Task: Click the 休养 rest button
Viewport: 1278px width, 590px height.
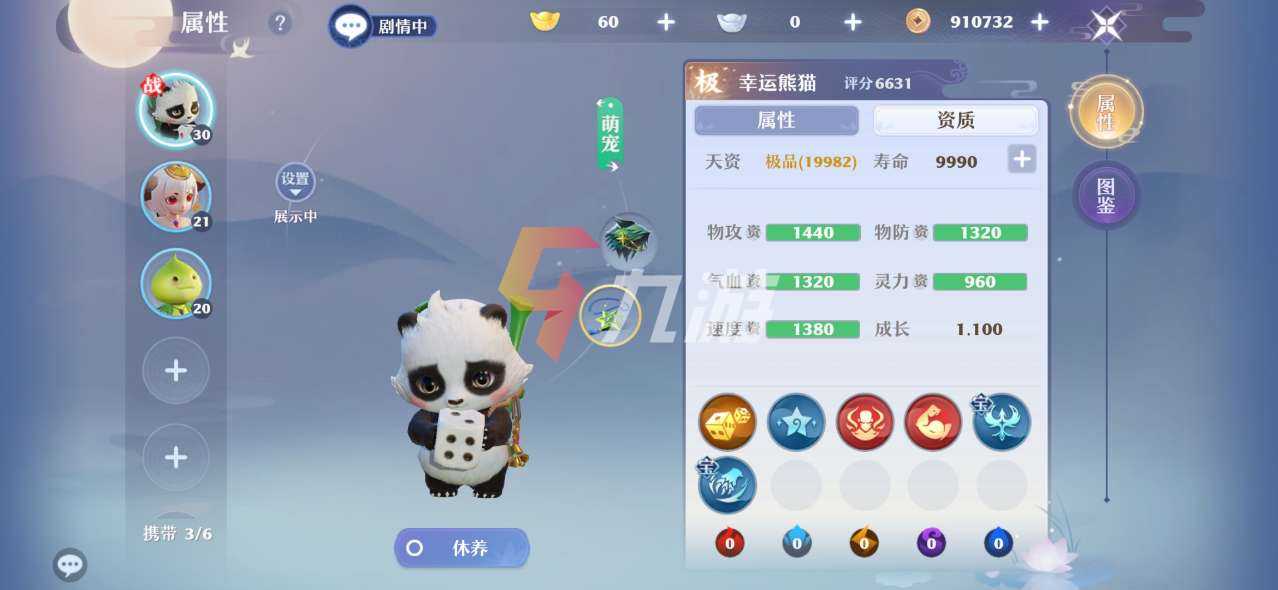Action: [462, 548]
